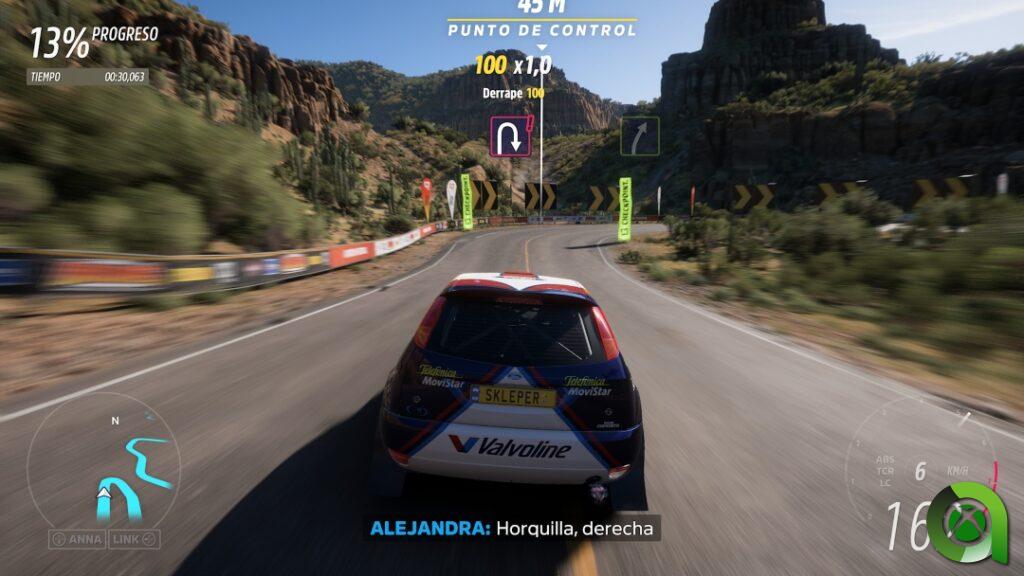Open the LINK chat option
This screenshot has height=576, width=1024.
133,539
